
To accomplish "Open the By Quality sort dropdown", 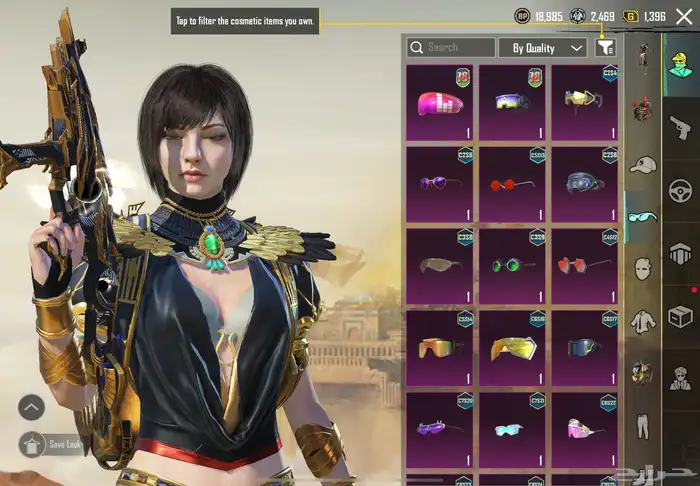I will click(543, 47).
